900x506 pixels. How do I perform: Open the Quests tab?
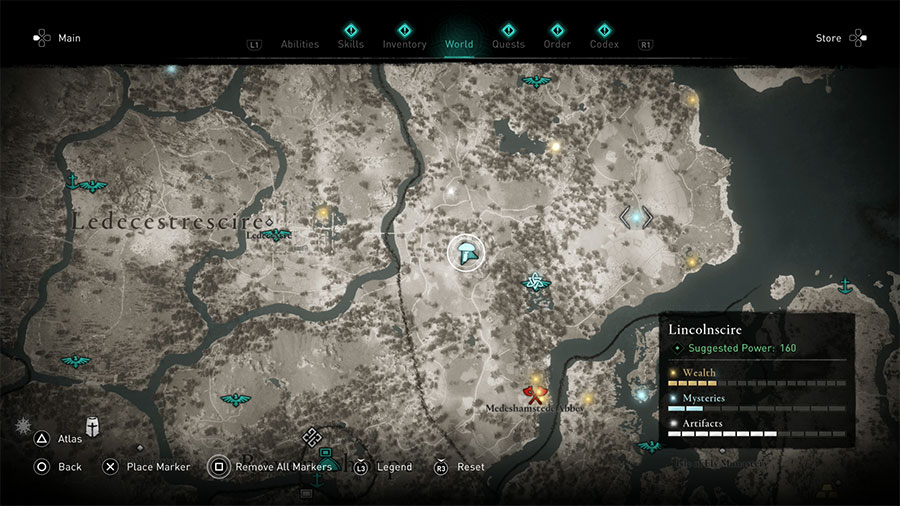508,44
